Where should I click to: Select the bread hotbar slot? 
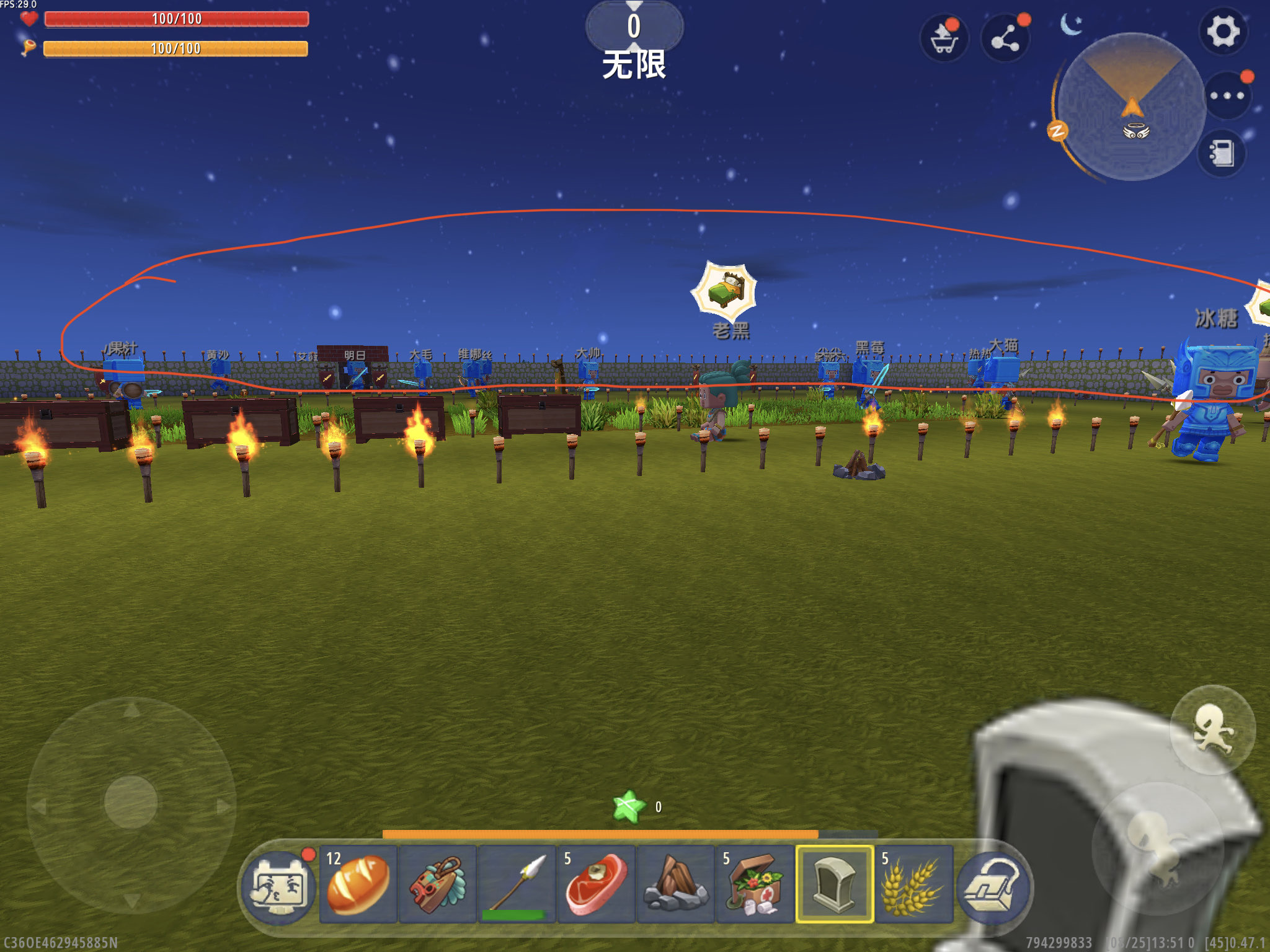point(358,884)
